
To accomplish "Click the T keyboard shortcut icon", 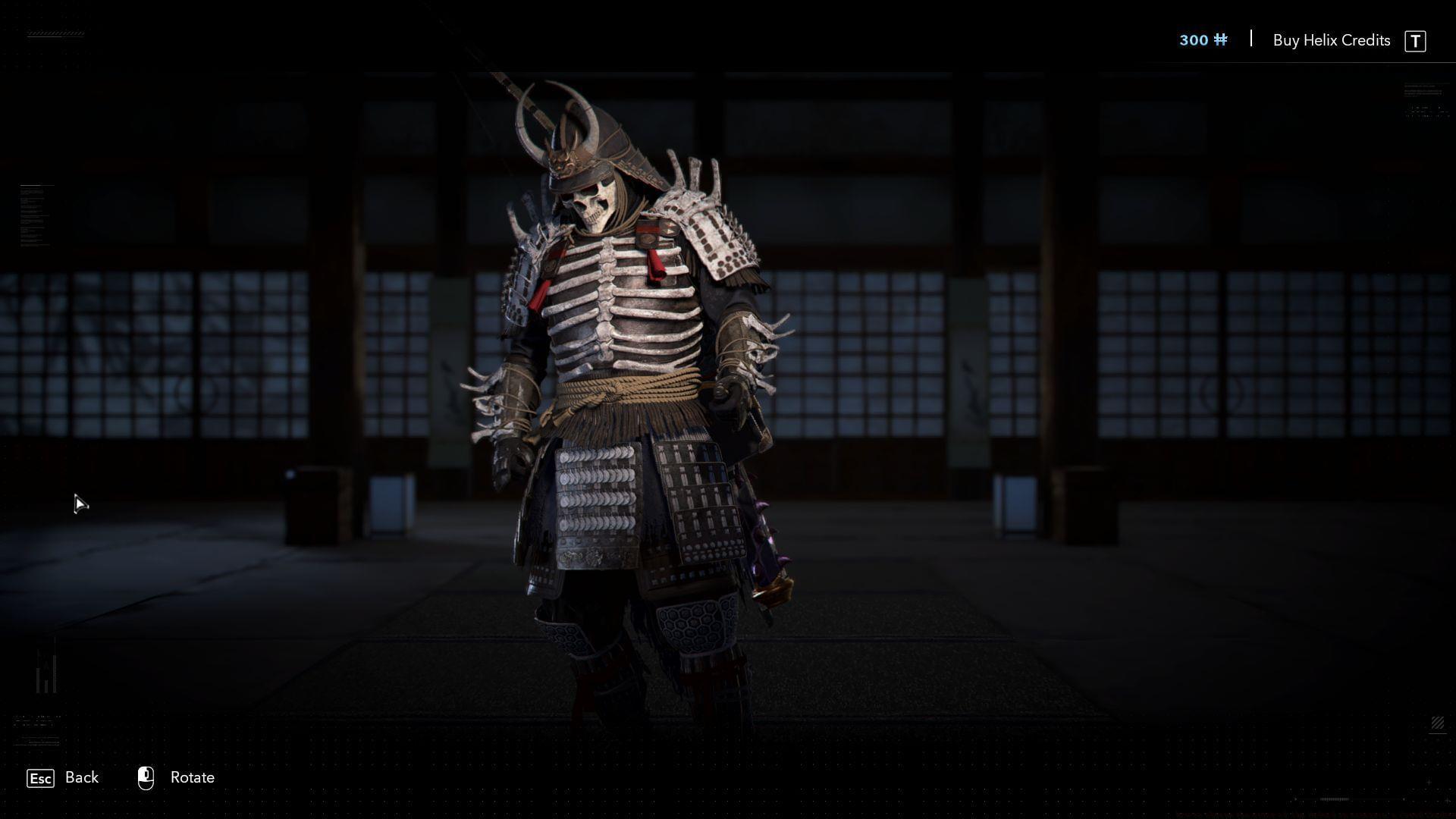I will pyautogui.click(x=1417, y=40).
